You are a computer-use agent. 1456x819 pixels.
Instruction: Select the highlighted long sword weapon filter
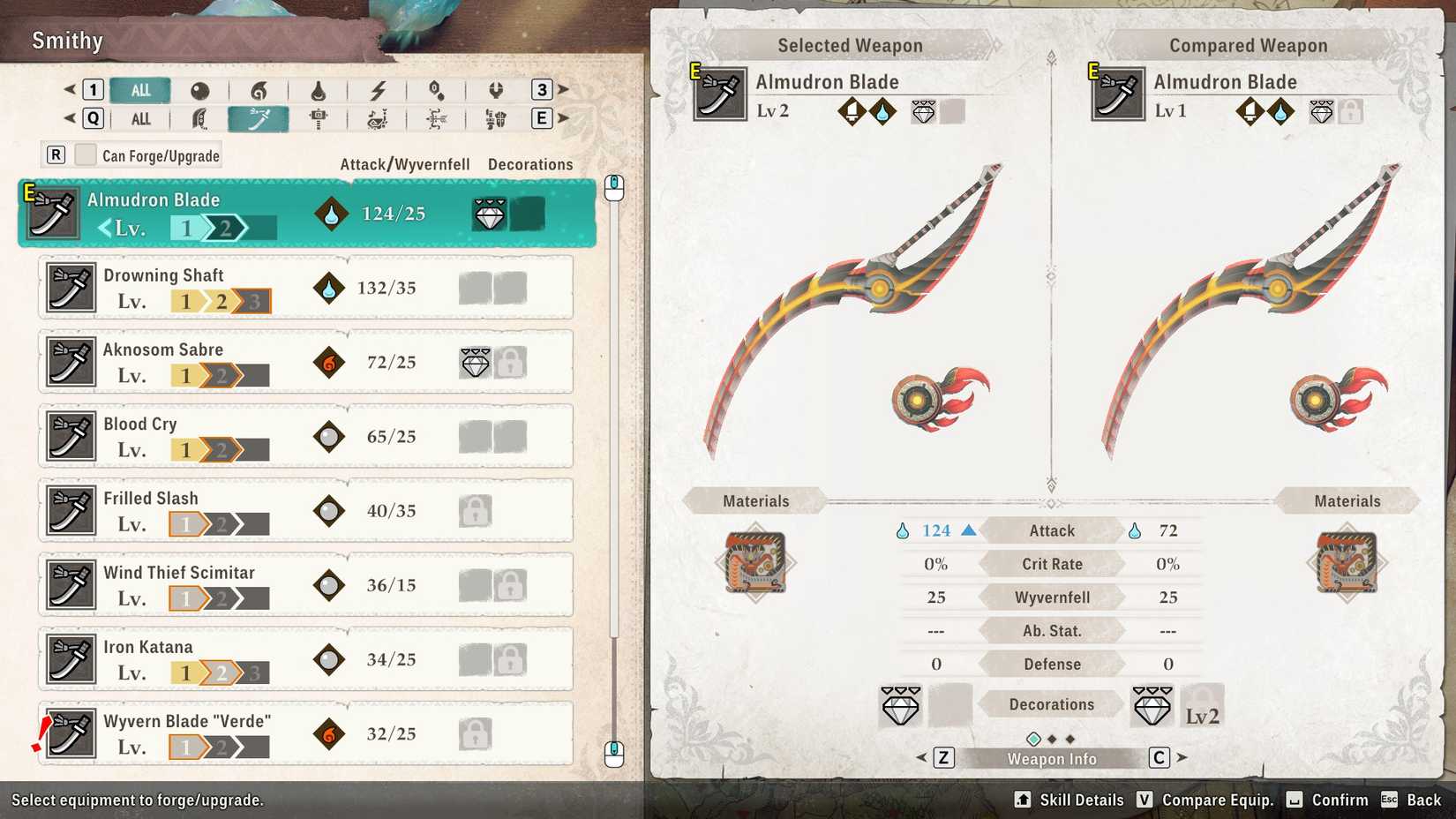click(x=258, y=118)
